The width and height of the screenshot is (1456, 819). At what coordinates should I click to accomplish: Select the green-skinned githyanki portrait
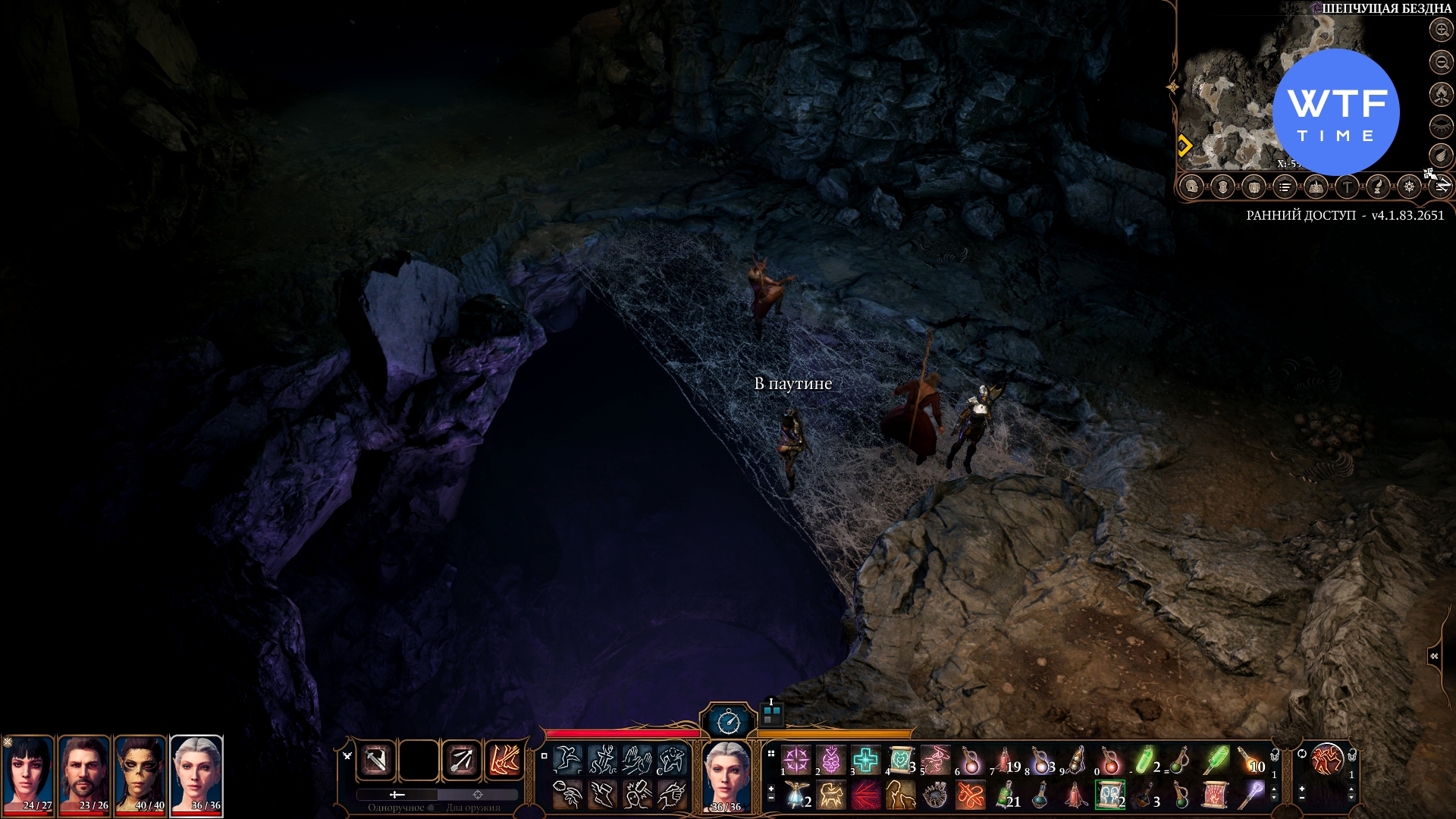(140, 775)
